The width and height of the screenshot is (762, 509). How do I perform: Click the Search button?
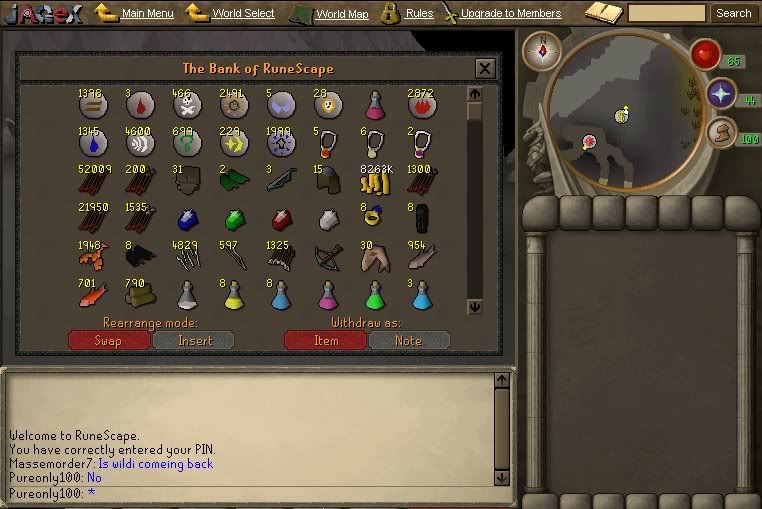pyautogui.click(x=733, y=13)
